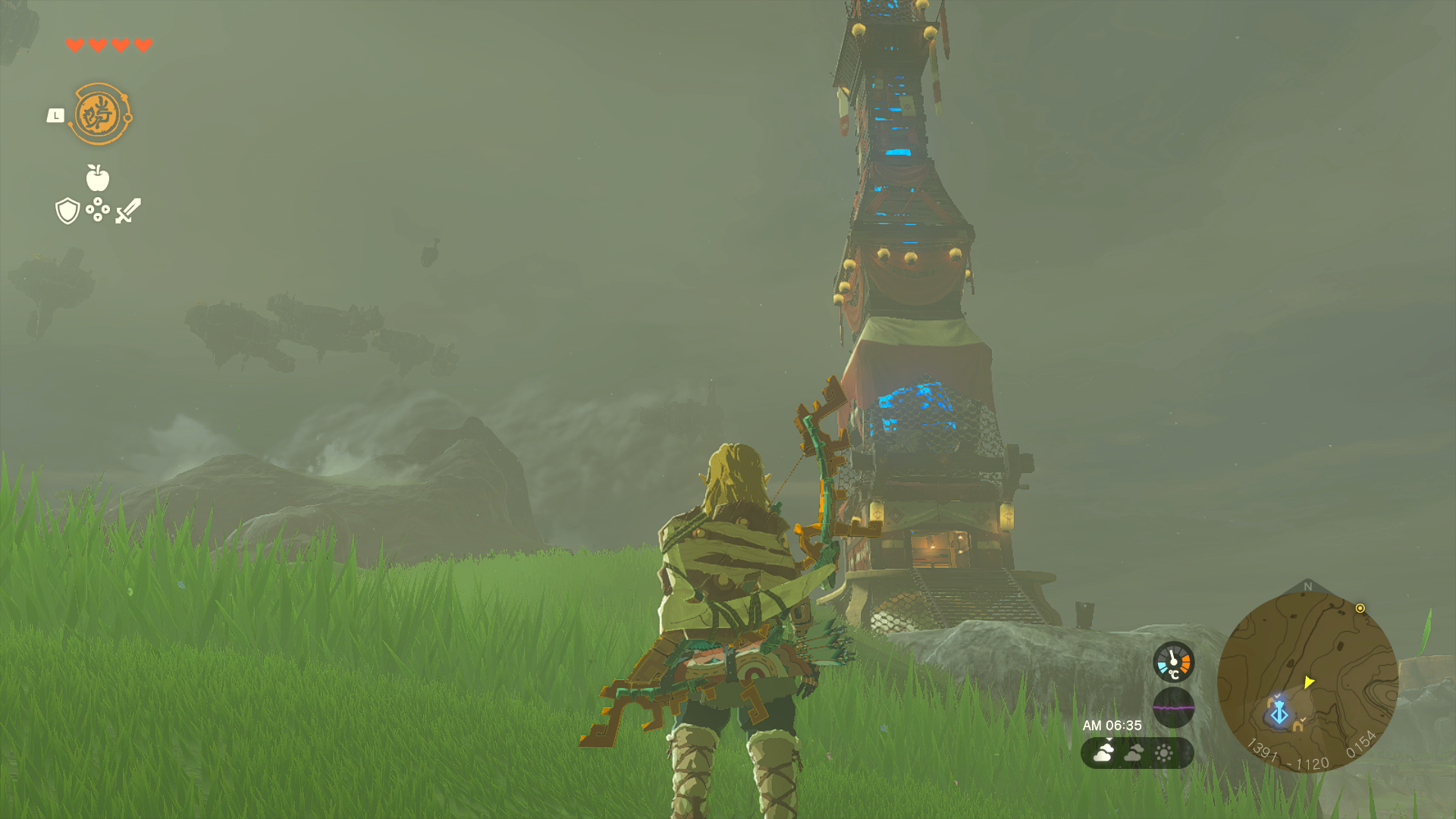Image resolution: width=1456 pixels, height=819 pixels.
Task: Click the purple noise level meter
Action: pyautogui.click(x=1174, y=708)
